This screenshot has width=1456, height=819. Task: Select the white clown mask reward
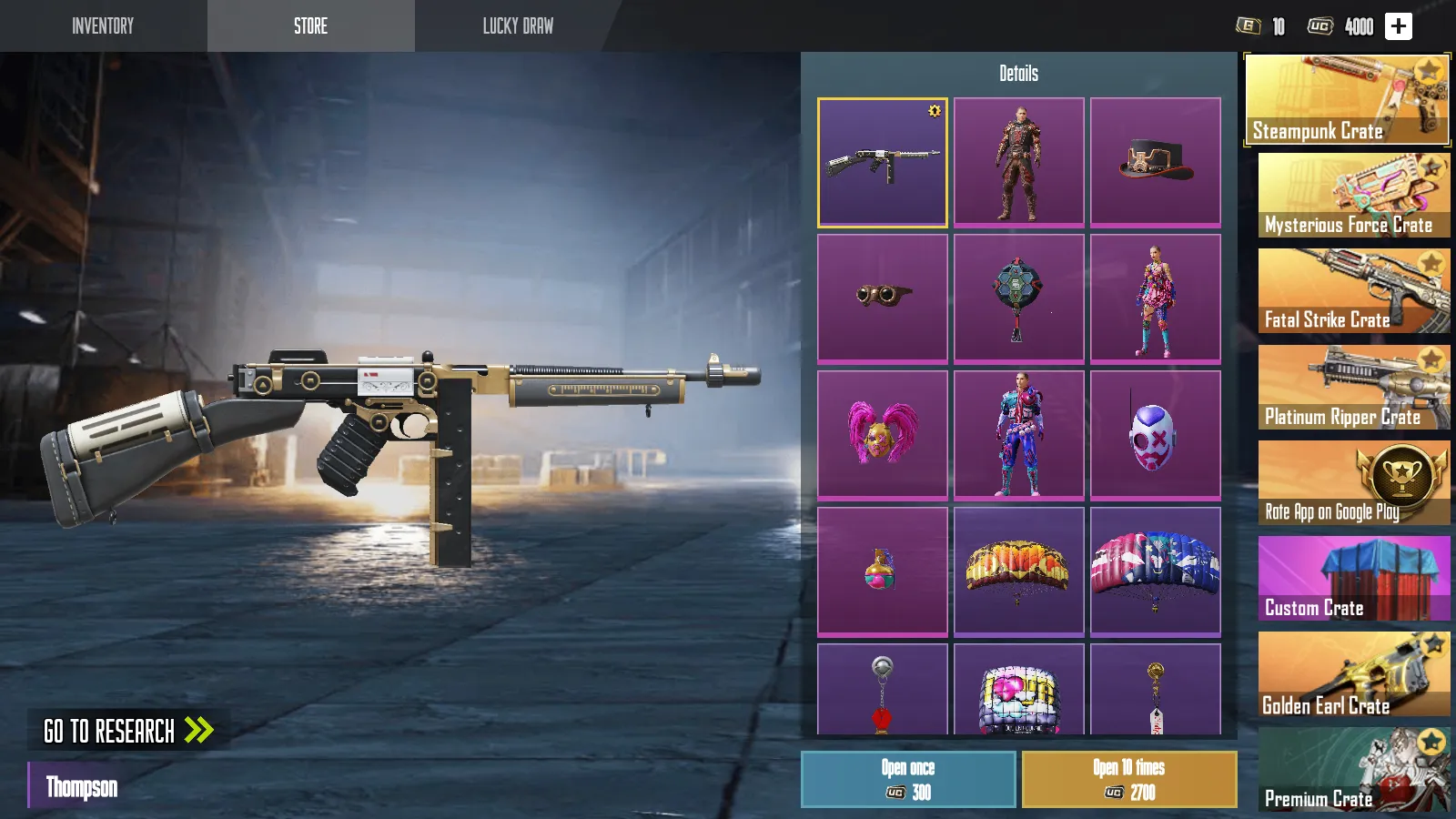1155,435
